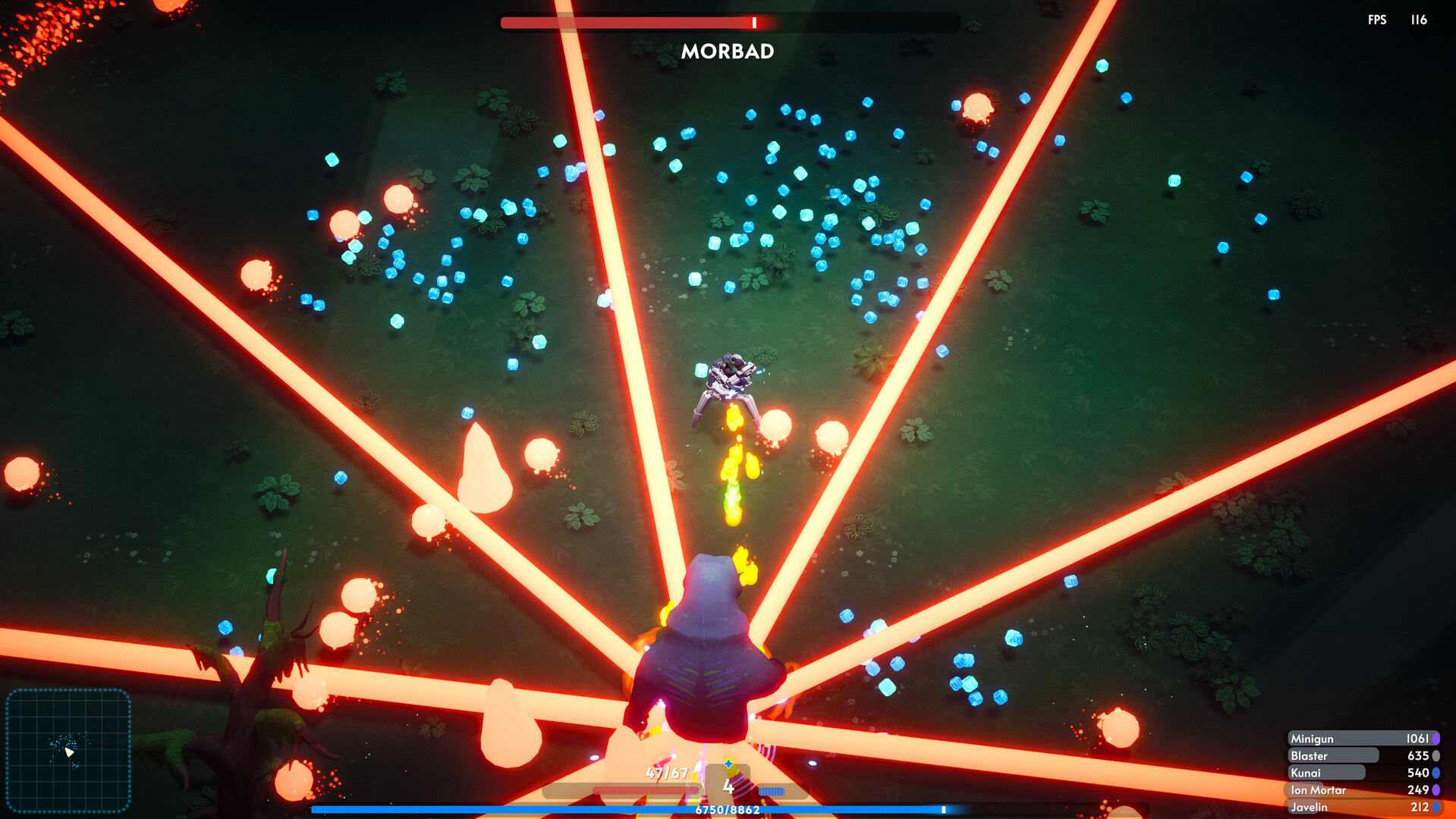Click the blue diamond level icon
Viewport: 1456px width, 819px height.
click(728, 765)
